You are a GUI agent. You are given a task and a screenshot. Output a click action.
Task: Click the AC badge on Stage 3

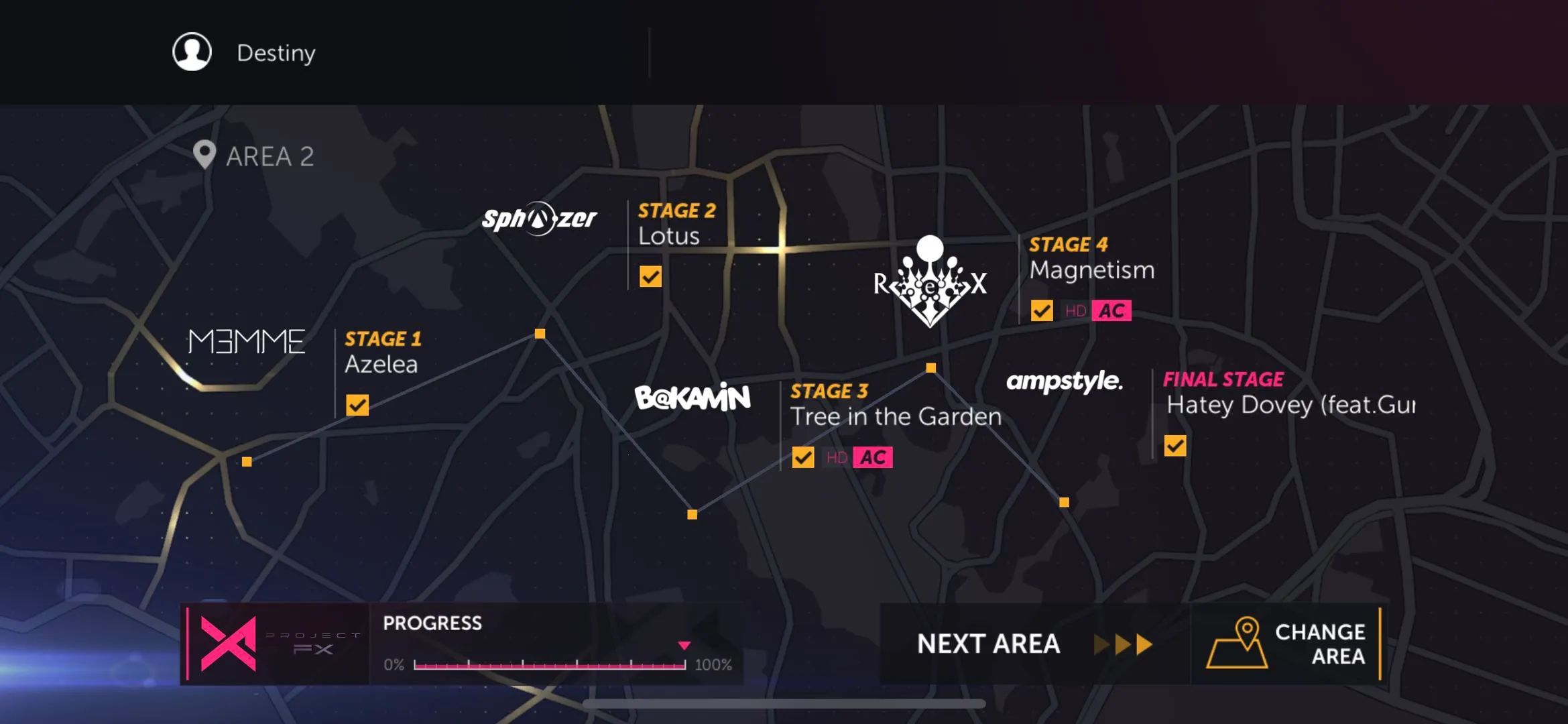coord(871,457)
